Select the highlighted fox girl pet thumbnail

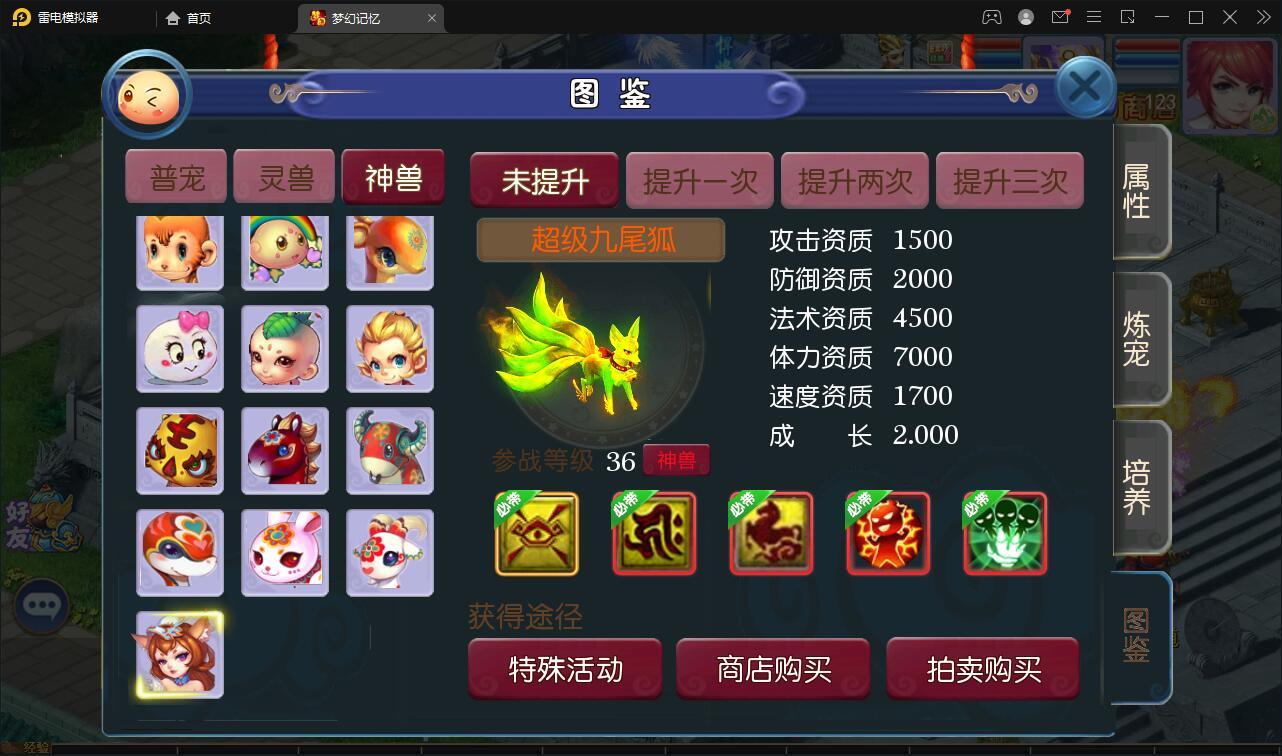pyautogui.click(x=179, y=654)
